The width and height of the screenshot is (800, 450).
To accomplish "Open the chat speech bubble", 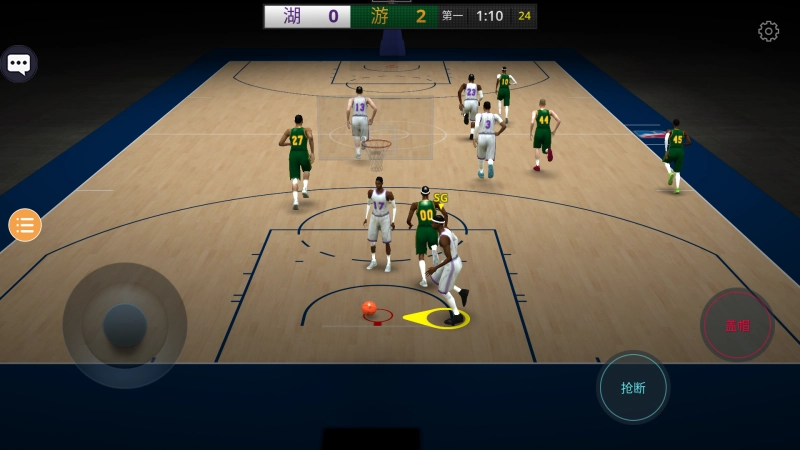I will [x=18, y=64].
